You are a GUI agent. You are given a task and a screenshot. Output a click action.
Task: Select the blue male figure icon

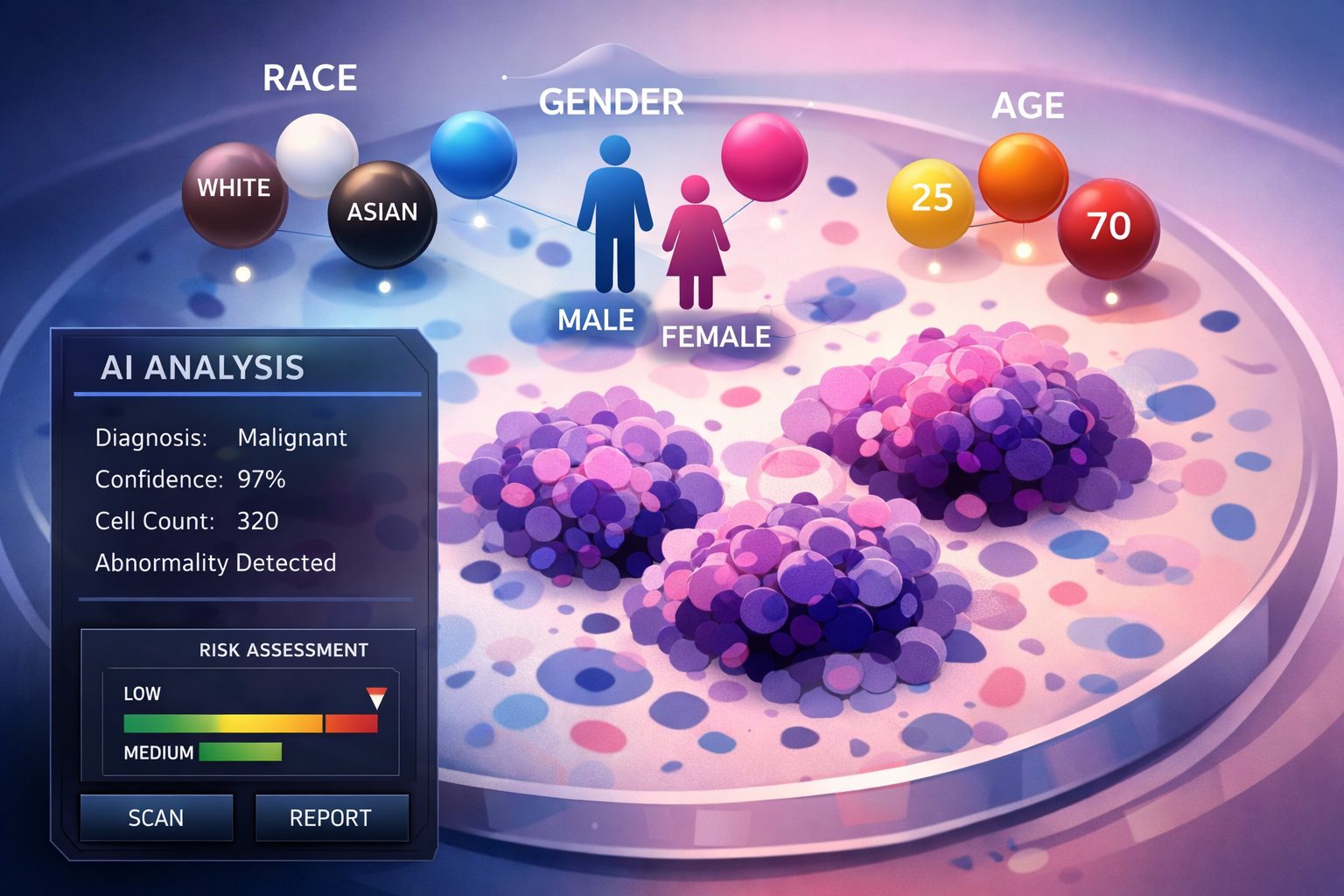coord(614,214)
